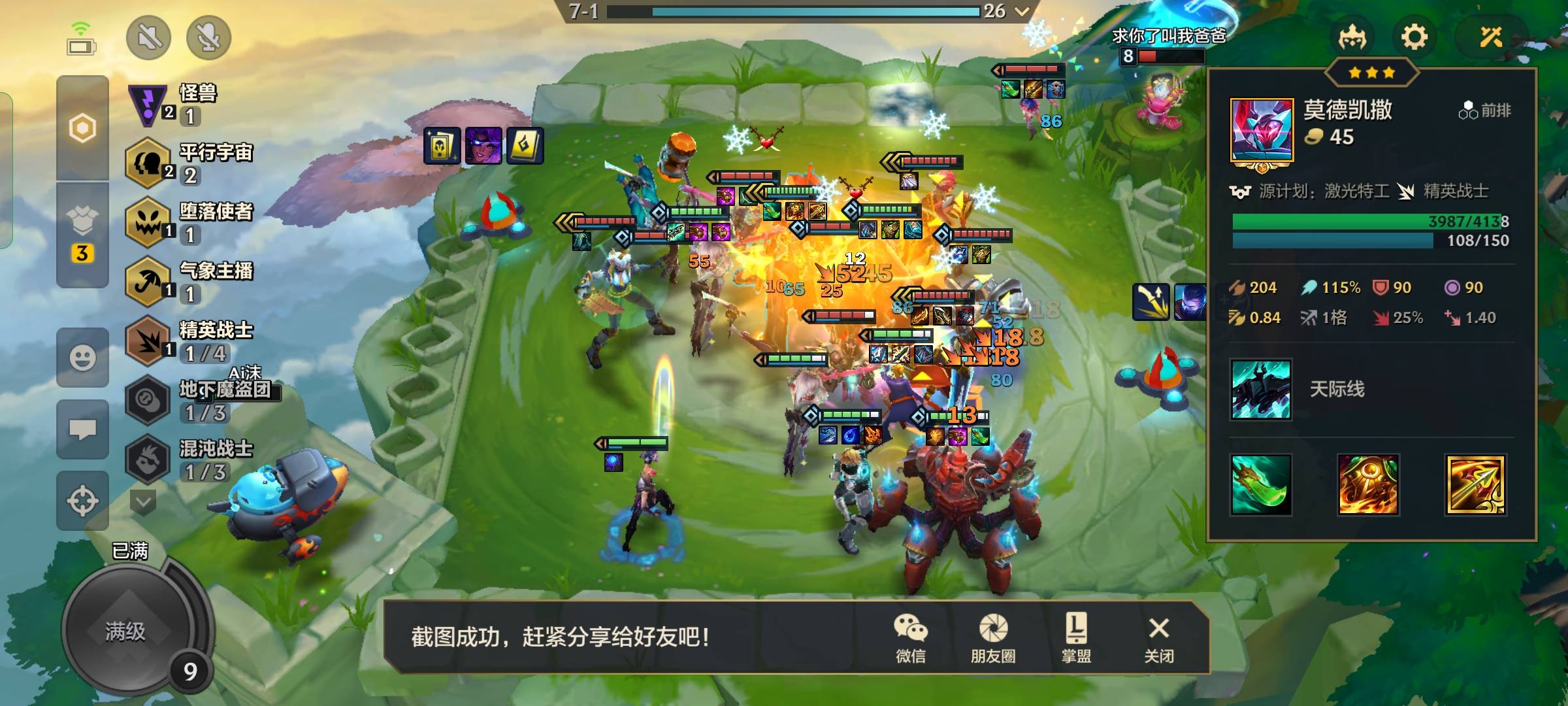Open the crowned monster icon menu
The image size is (1568, 706).
tap(1352, 37)
